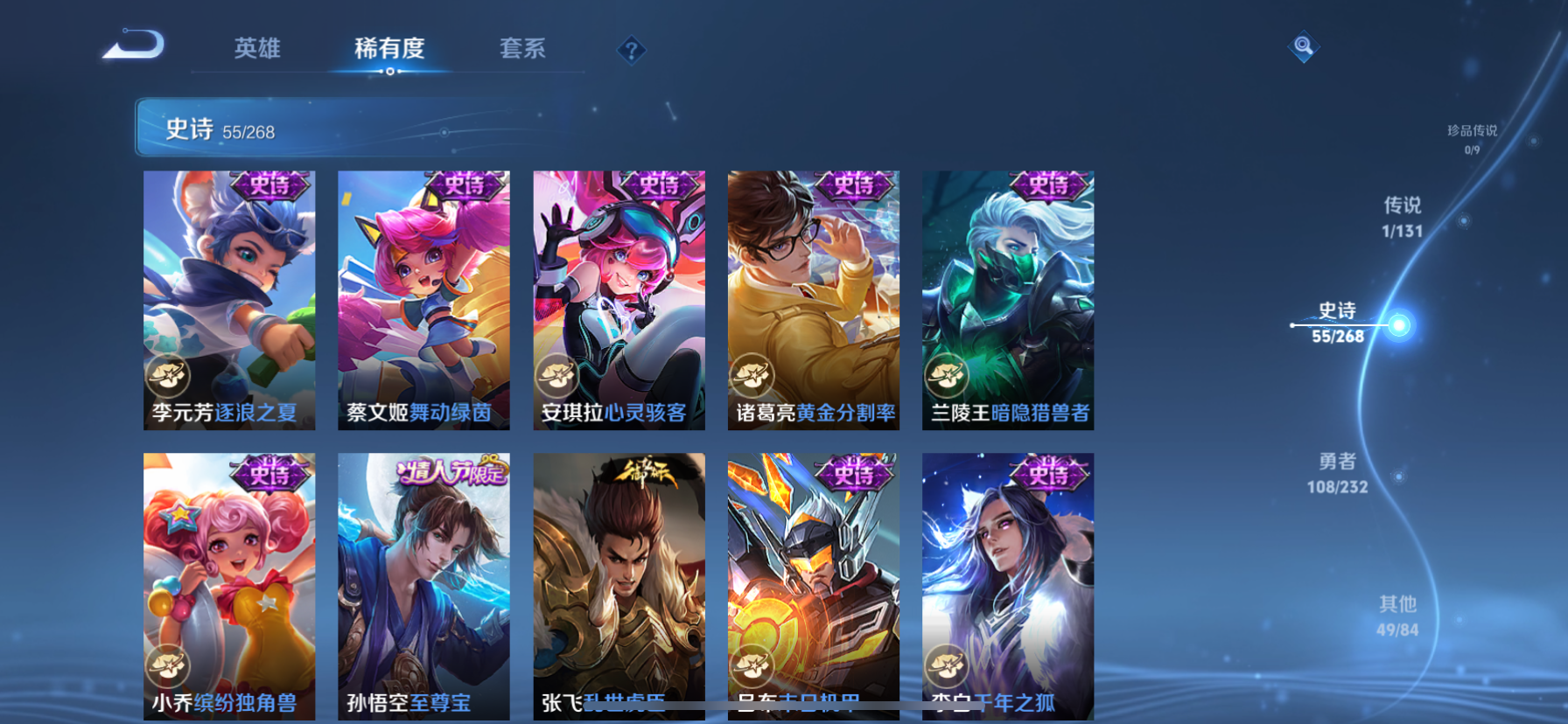This screenshot has height=724, width=1568.
Task: Switch to the 套系 tab
Action: pyautogui.click(x=521, y=50)
